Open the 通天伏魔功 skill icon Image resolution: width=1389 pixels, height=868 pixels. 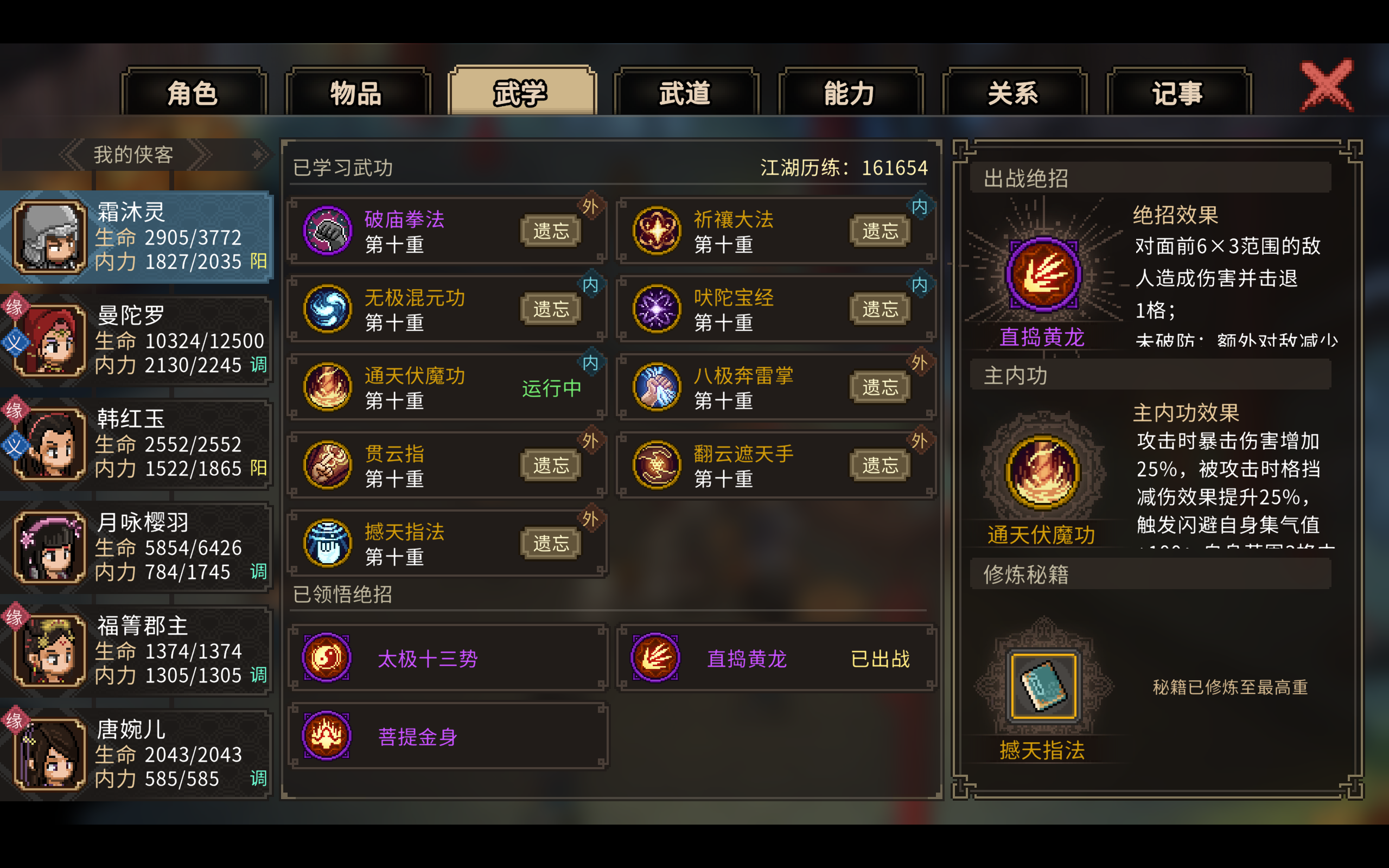[327, 386]
